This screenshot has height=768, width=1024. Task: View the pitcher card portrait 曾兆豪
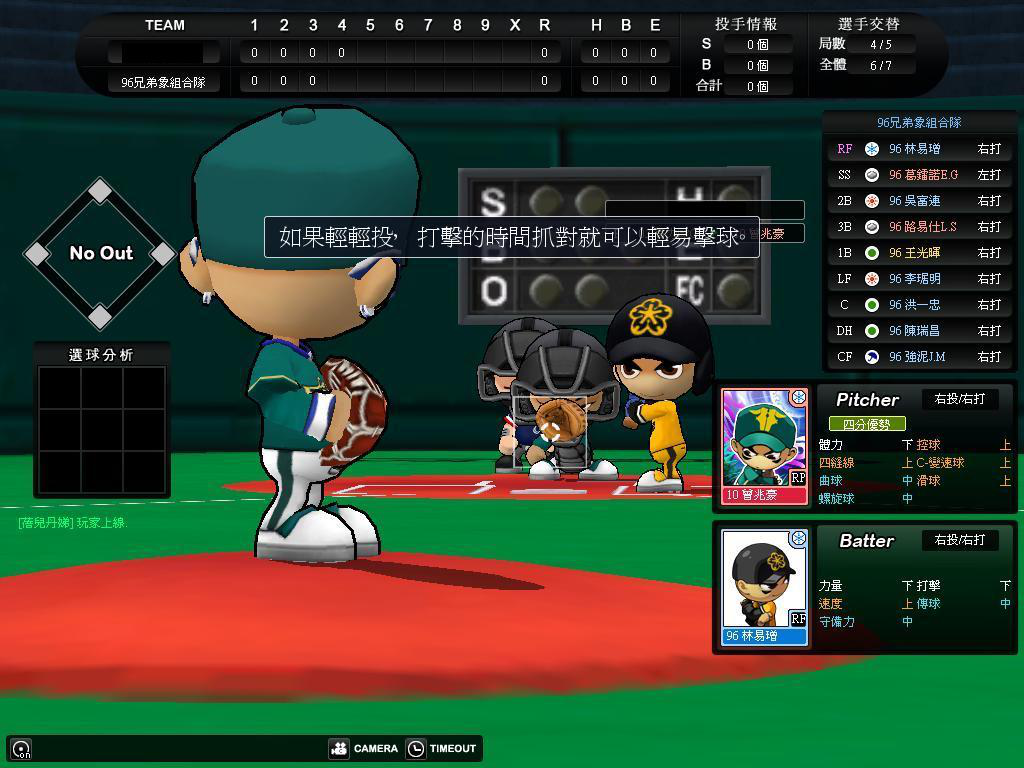765,445
